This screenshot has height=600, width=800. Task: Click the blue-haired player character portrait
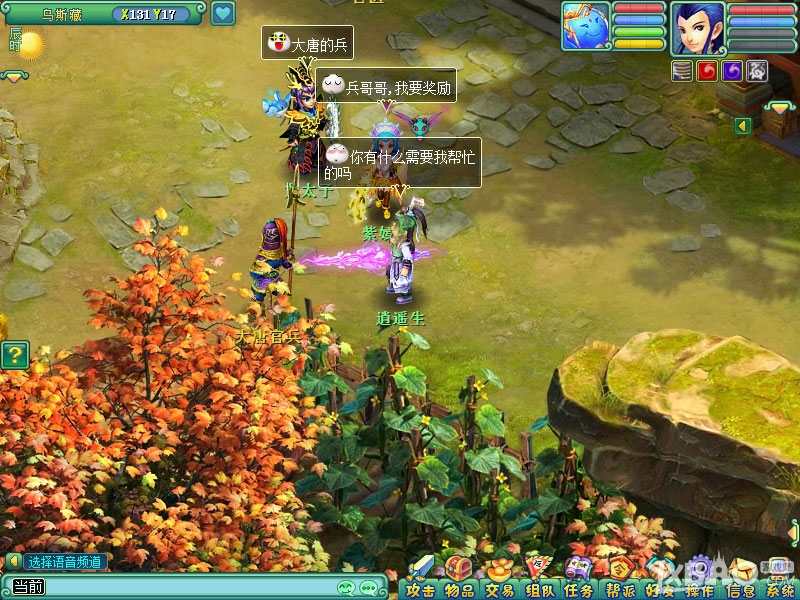[698, 28]
